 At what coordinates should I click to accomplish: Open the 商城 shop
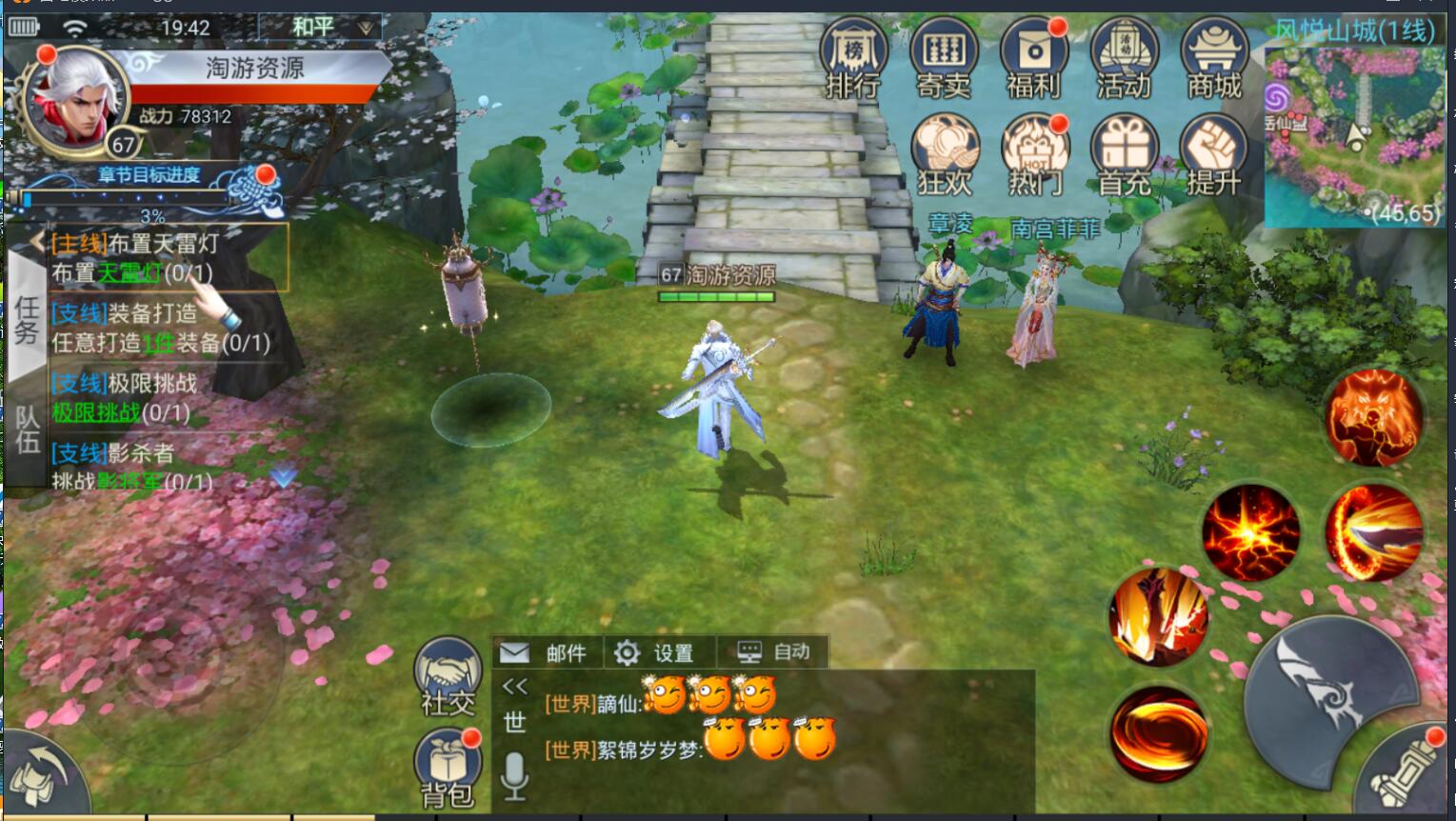(x=1214, y=59)
